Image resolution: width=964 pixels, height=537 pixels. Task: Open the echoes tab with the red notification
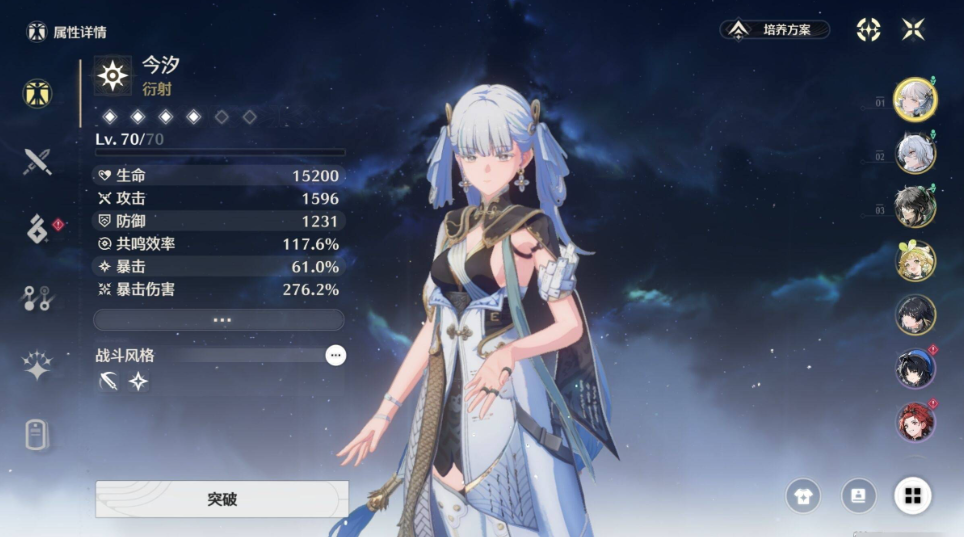coord(38,229)
